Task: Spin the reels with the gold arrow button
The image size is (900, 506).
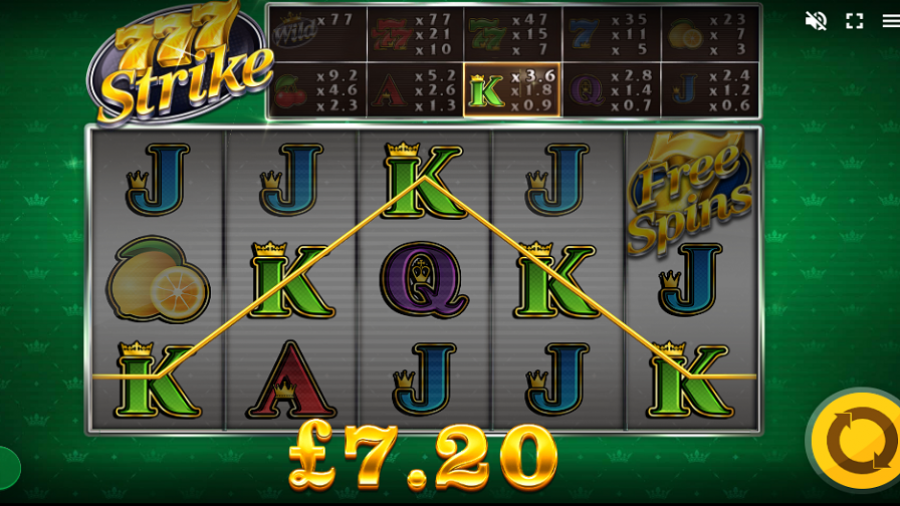Action: coord(856,441)
